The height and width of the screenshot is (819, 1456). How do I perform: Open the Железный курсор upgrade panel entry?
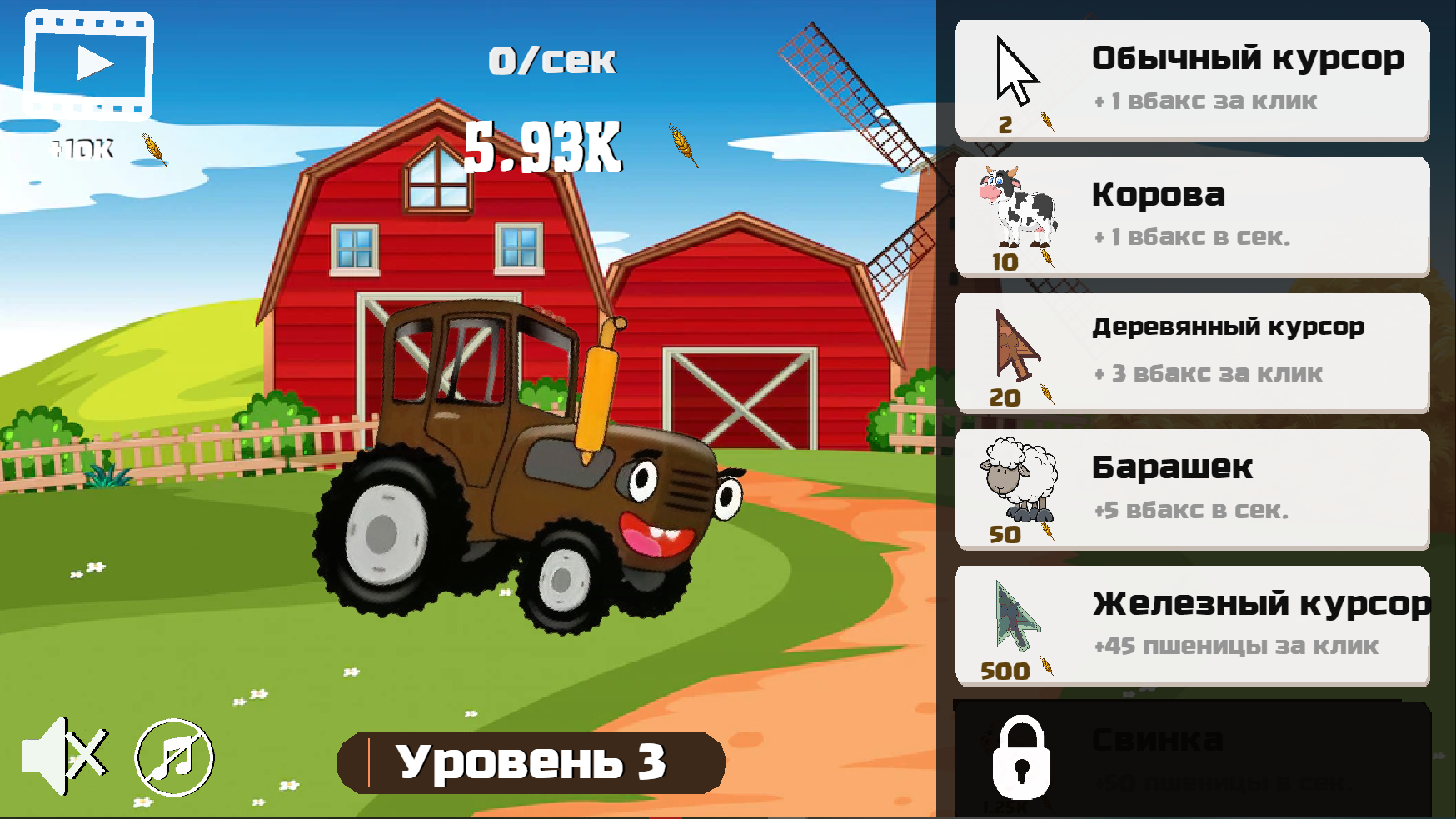[1191, 623]
